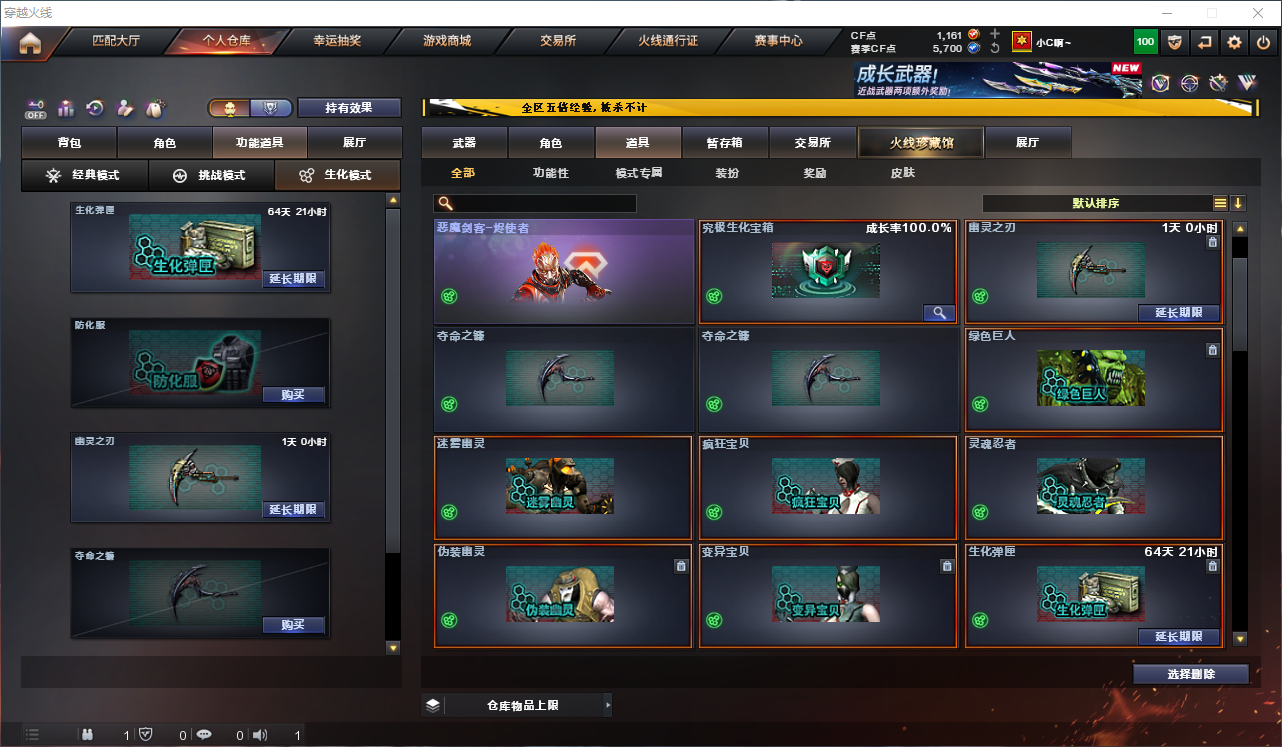Click the descending arrow beside sort dropdown
1282x747 pixels.
click(1239, 202)
